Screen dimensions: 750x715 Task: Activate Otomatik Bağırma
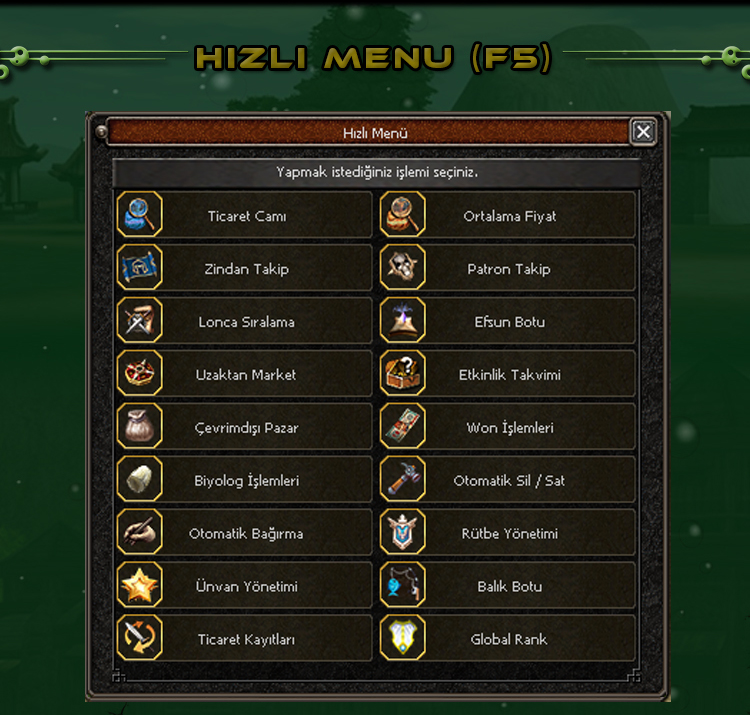[246, 534]
